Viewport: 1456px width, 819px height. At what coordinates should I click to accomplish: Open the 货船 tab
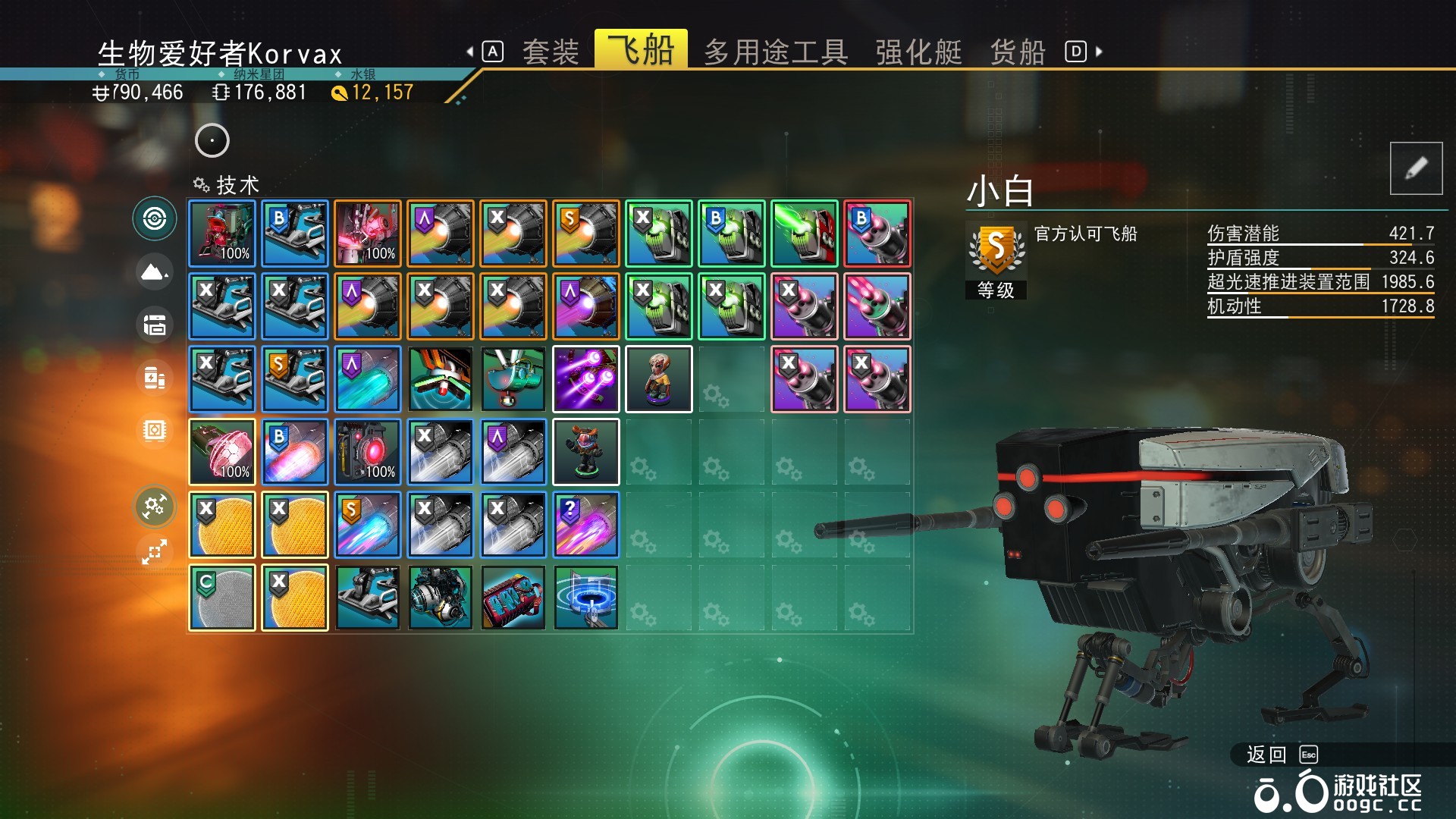click(1018, 52)
